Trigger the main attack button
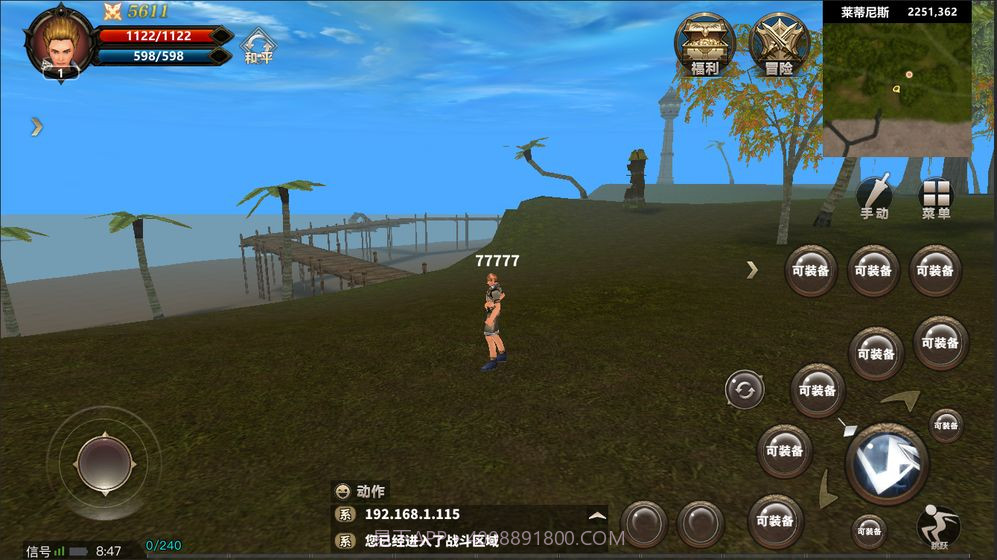The width and height of the screenshot is (997, 560). pos(886,463)
